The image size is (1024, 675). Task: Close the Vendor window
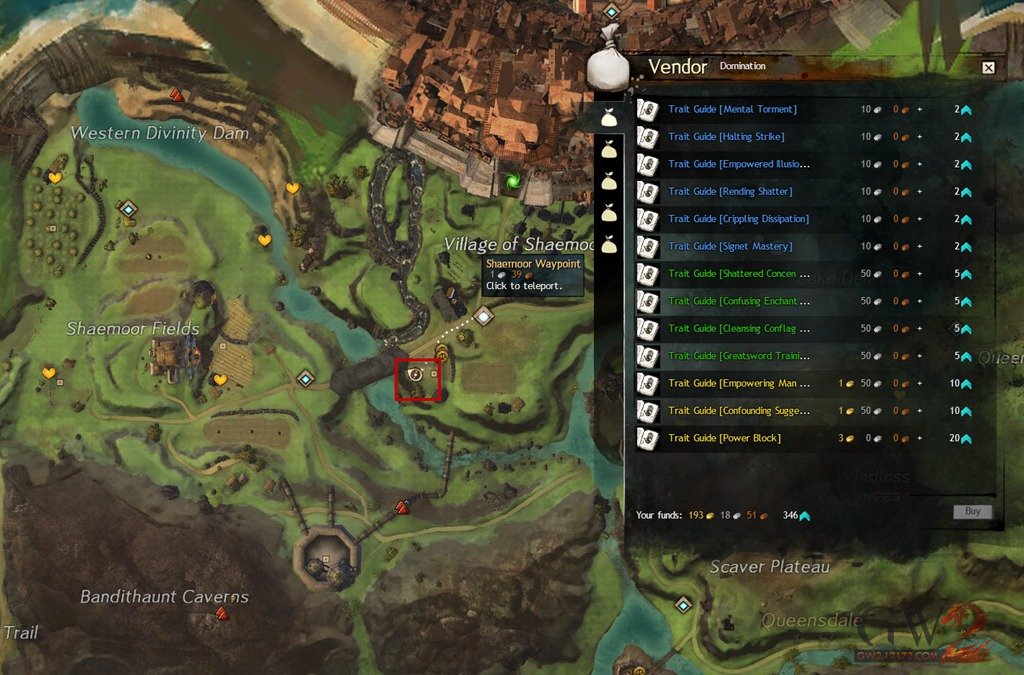tap(988, 68)
